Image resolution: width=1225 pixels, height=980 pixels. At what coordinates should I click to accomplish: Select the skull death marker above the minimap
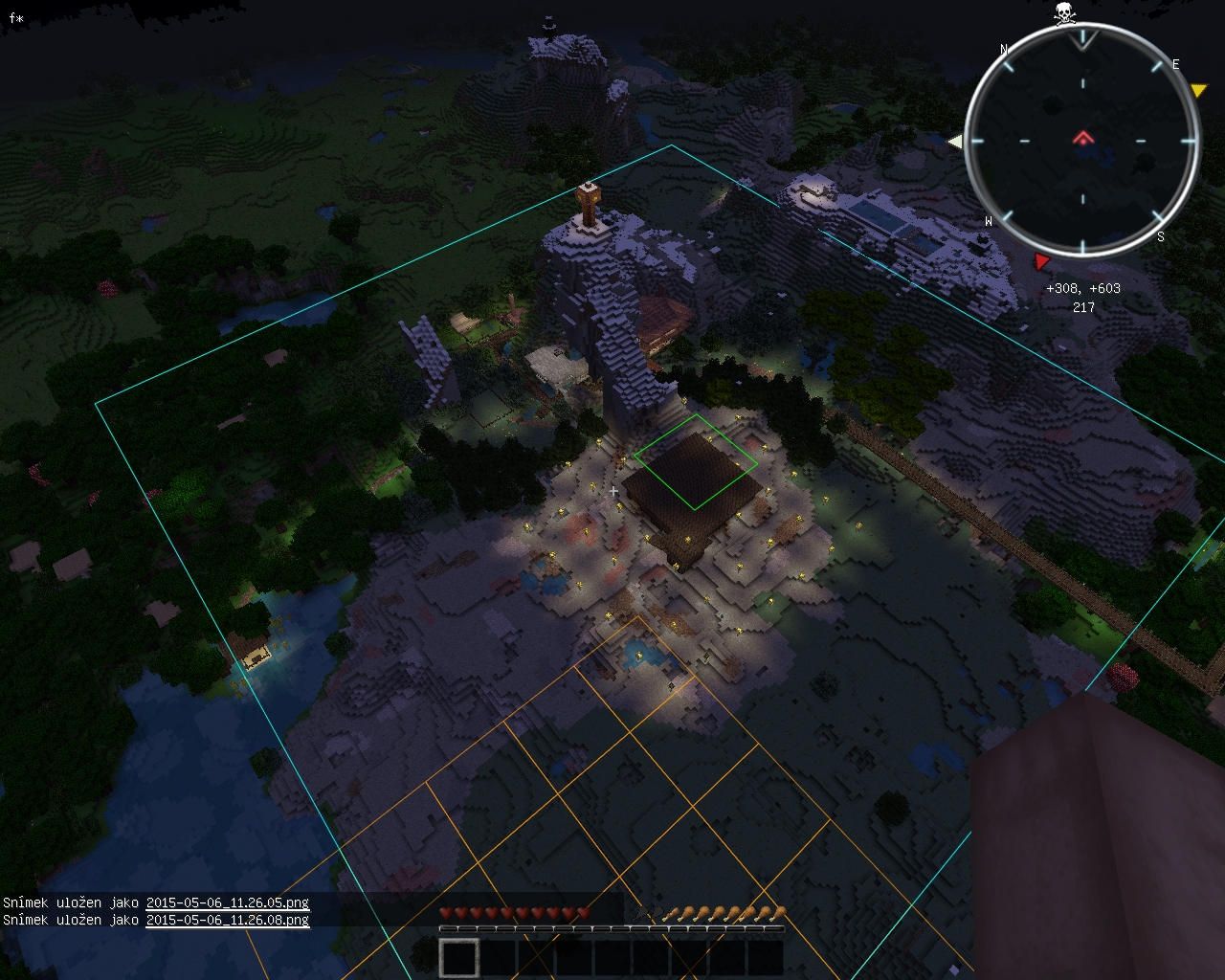click(1063, 13)
